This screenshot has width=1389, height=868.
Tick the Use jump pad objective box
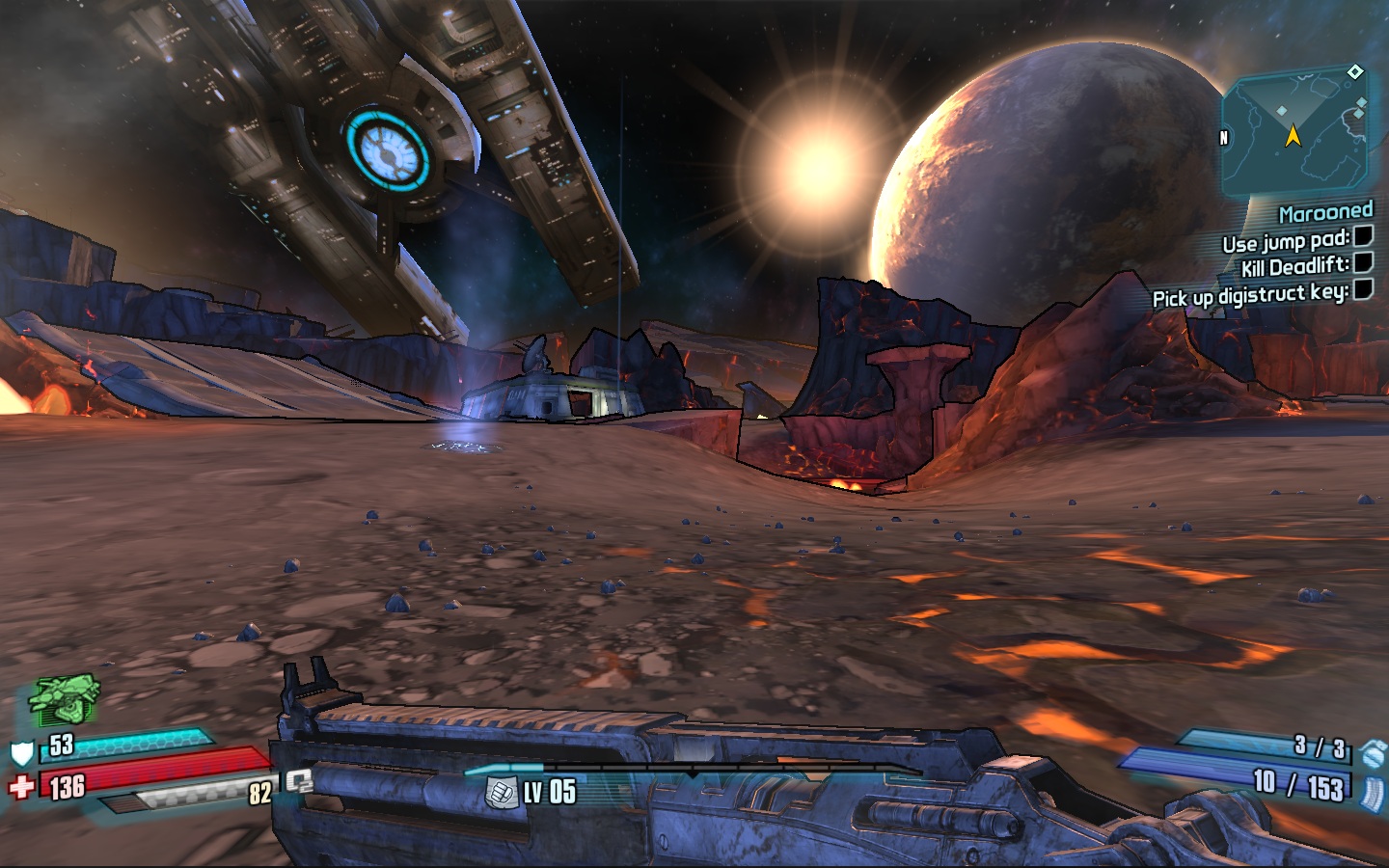(x=1363, y=236)
